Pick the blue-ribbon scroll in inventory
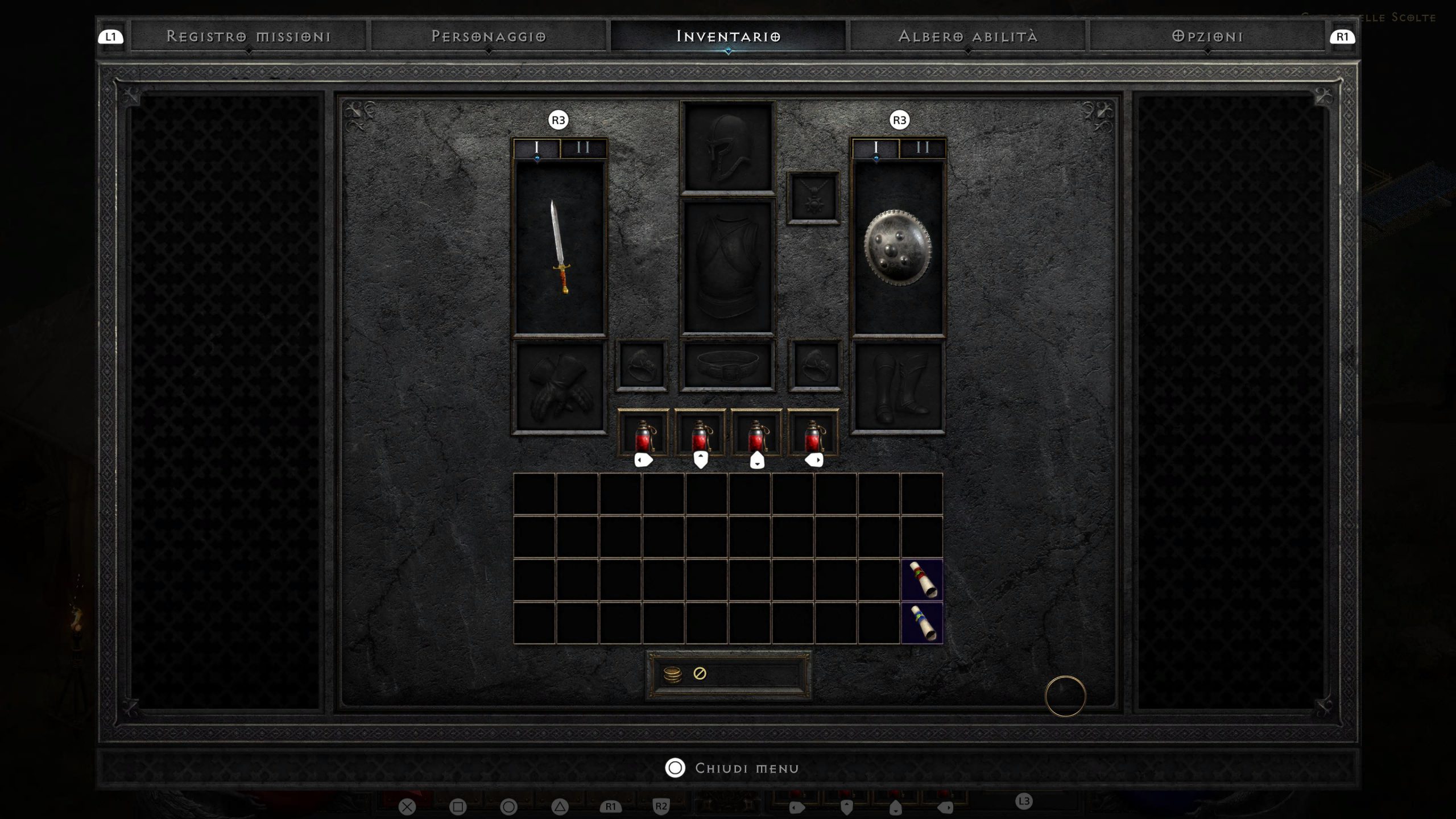The width and height of the screenshot is (1456, 819). tap(922, 623)
